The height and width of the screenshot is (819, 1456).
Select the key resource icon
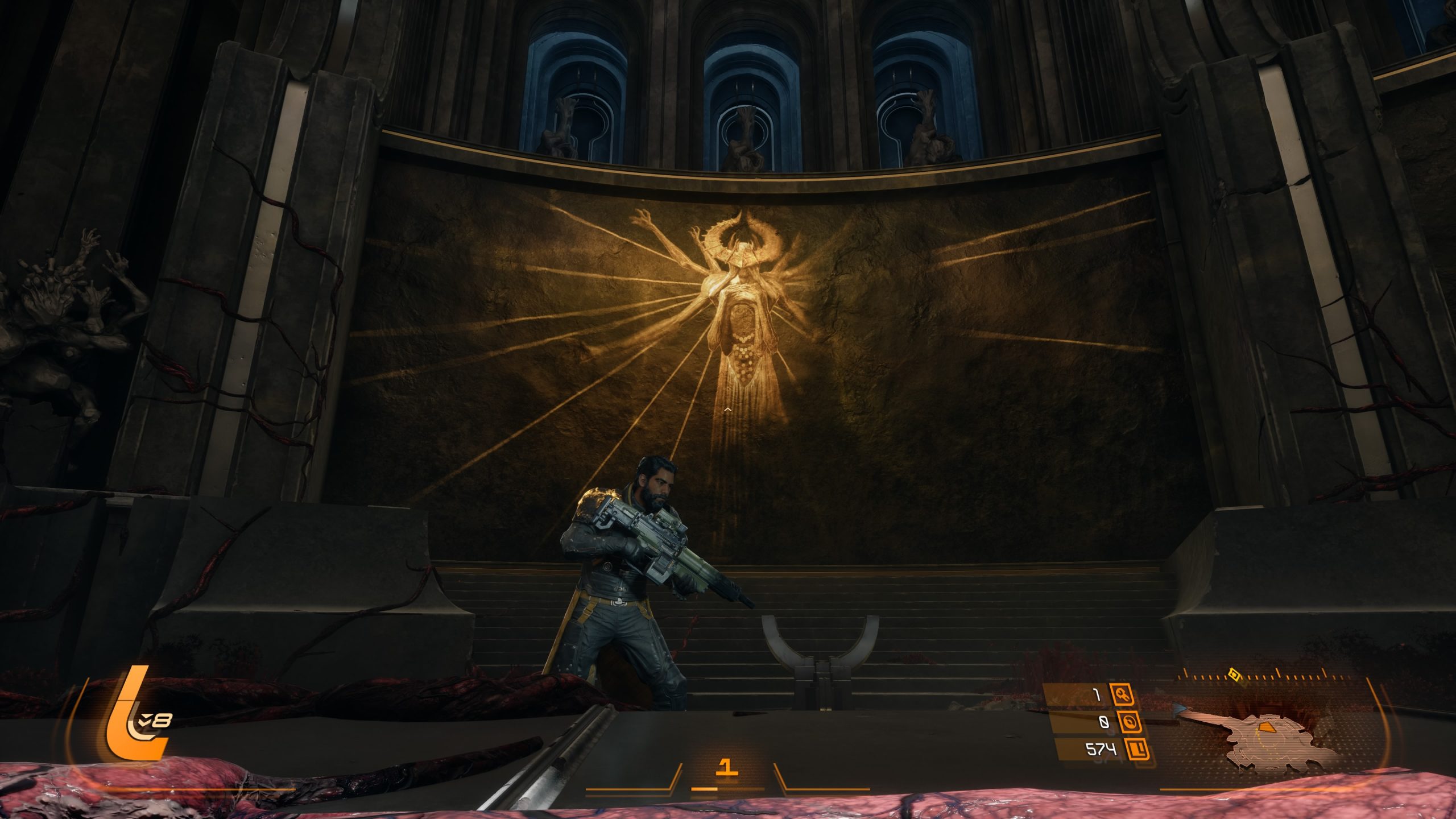1122,695
